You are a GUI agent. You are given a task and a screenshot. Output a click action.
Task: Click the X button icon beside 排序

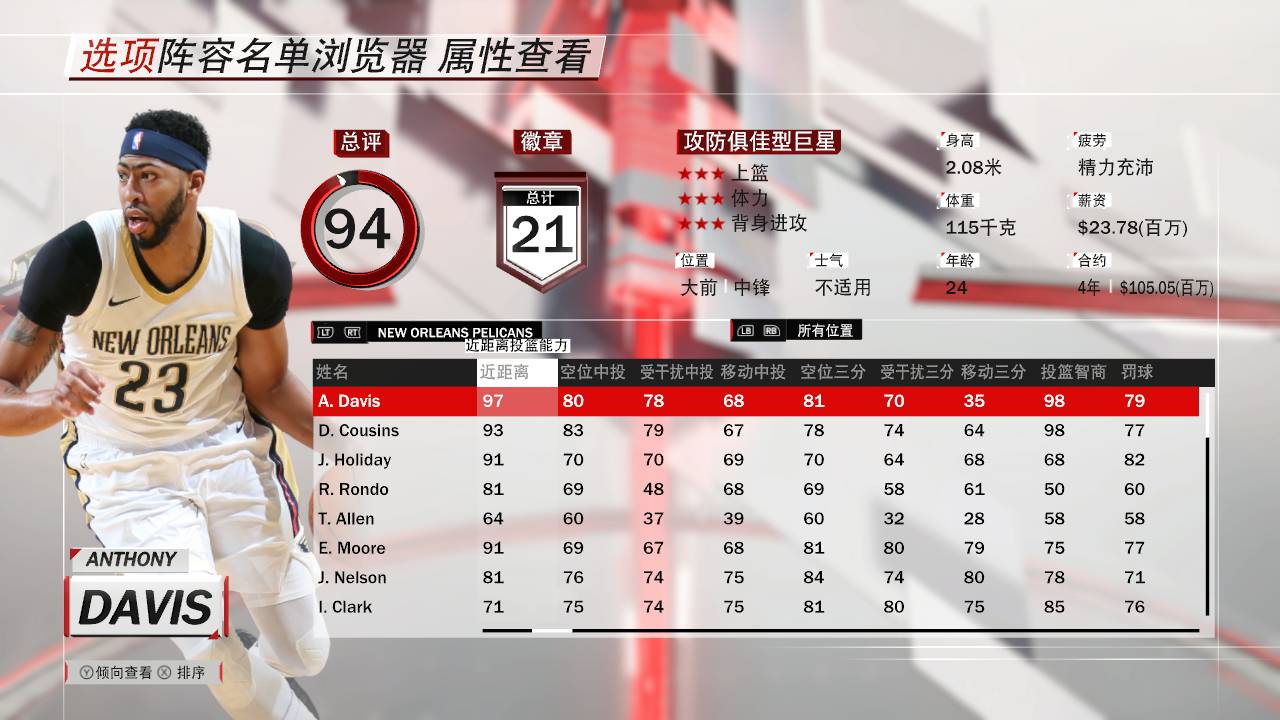point(165,672)
